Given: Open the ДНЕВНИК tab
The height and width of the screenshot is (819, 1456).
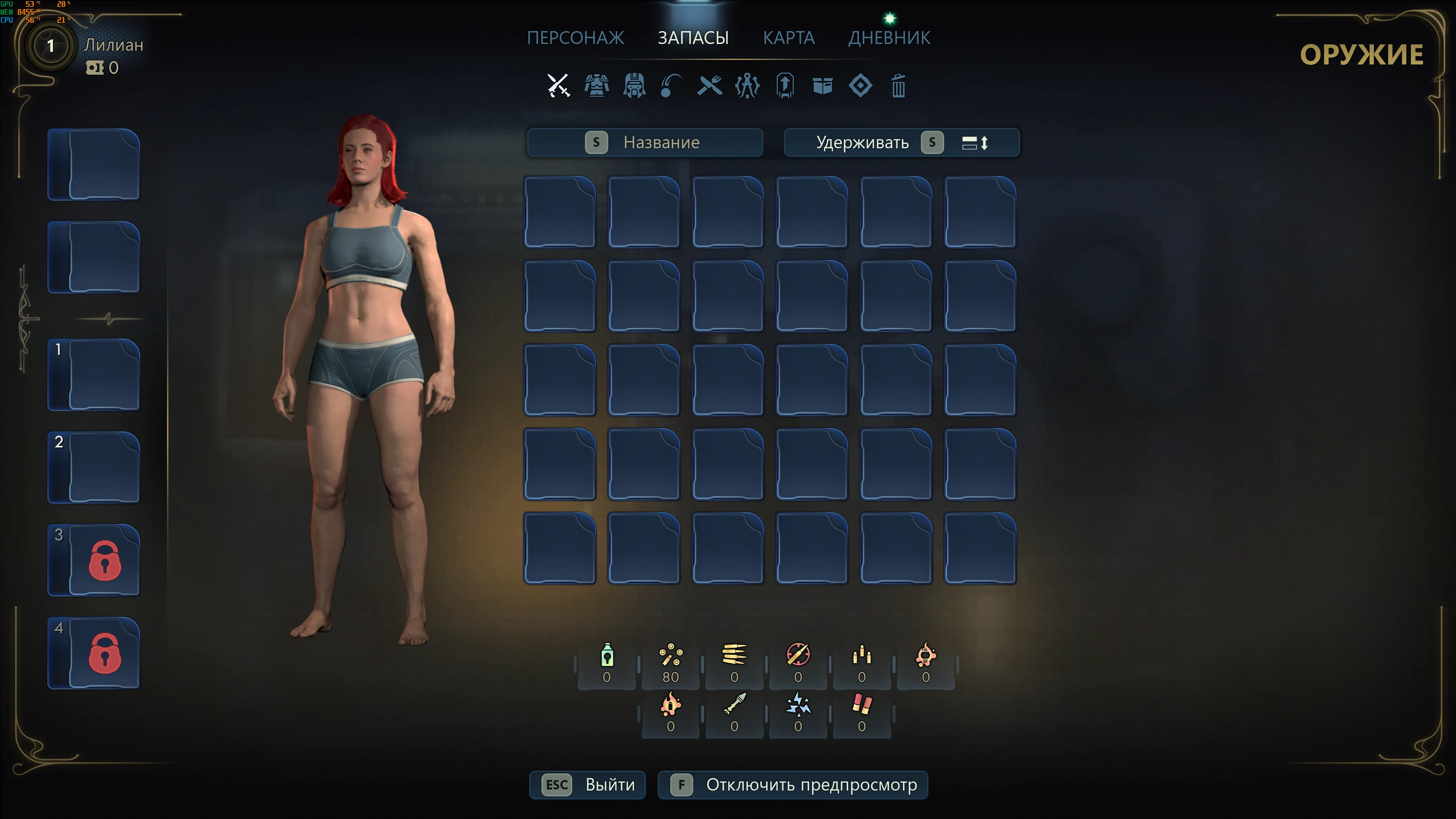Looking at the screenshot, I should pyautogui.click(x=889, y=38).
